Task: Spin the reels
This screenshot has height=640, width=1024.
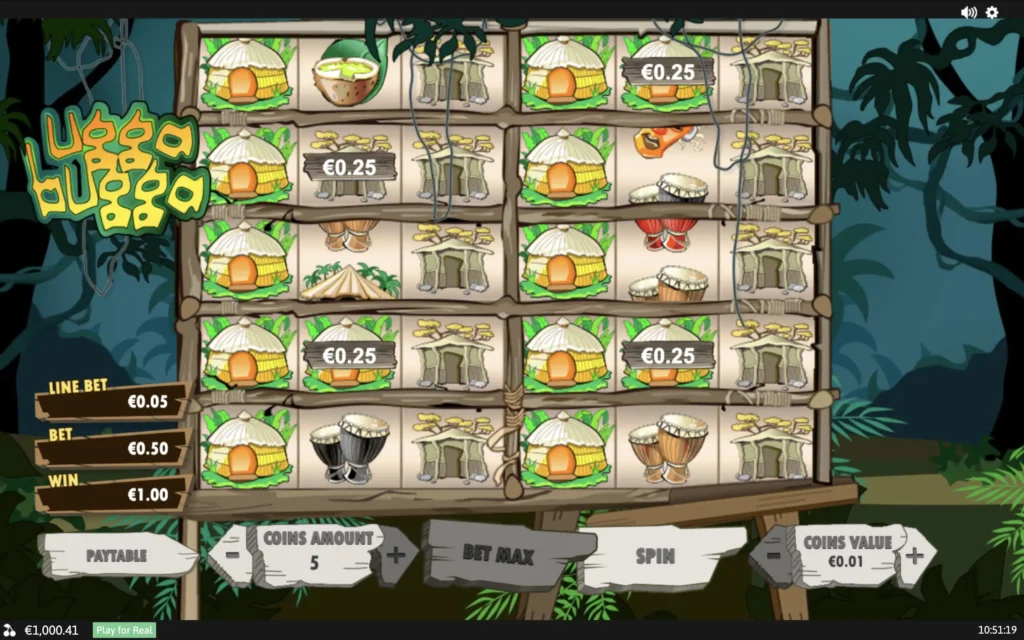Action: pyautogui.click(x=655, y=555)
